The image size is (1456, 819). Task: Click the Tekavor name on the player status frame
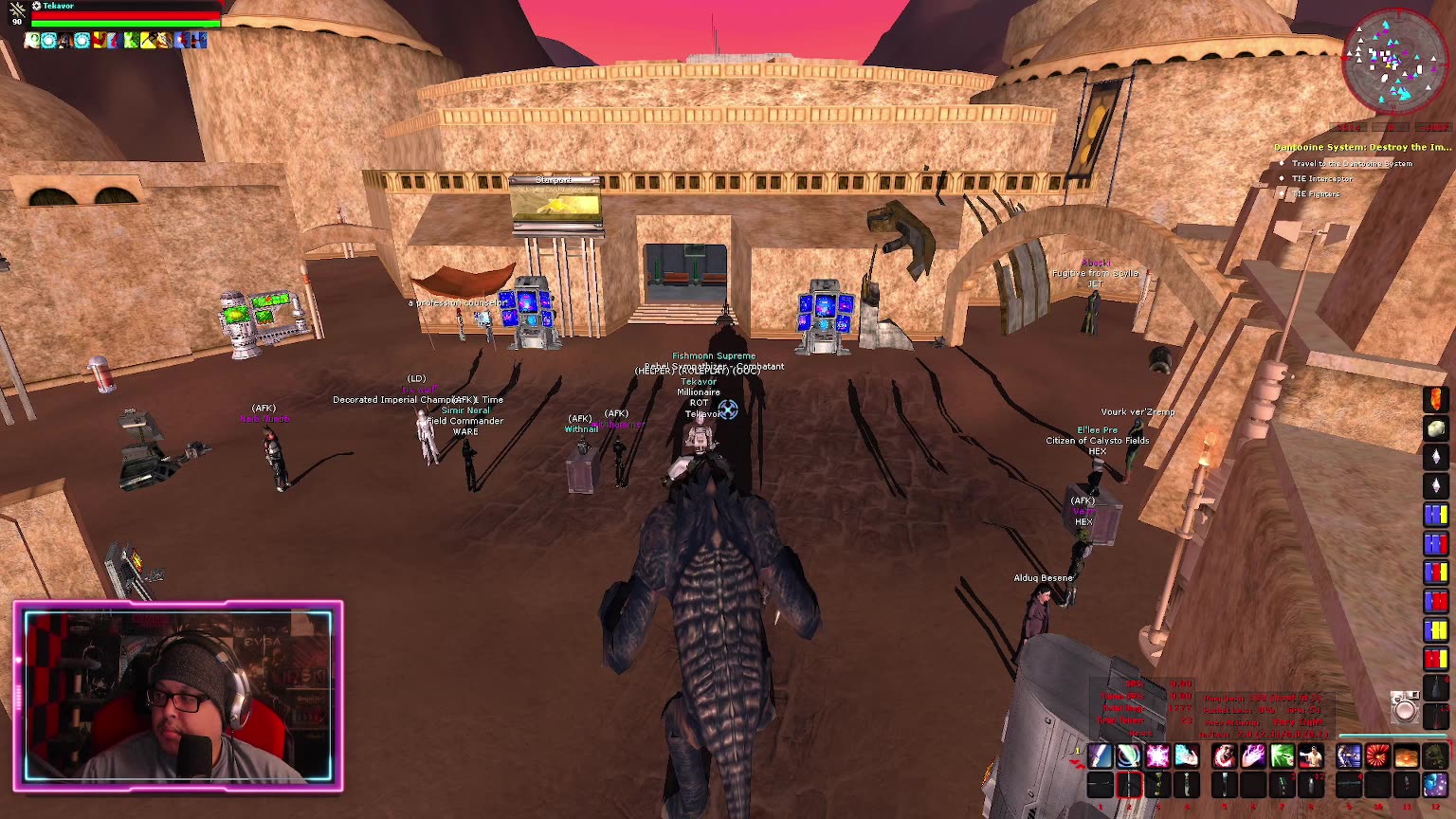coord(58,6)
